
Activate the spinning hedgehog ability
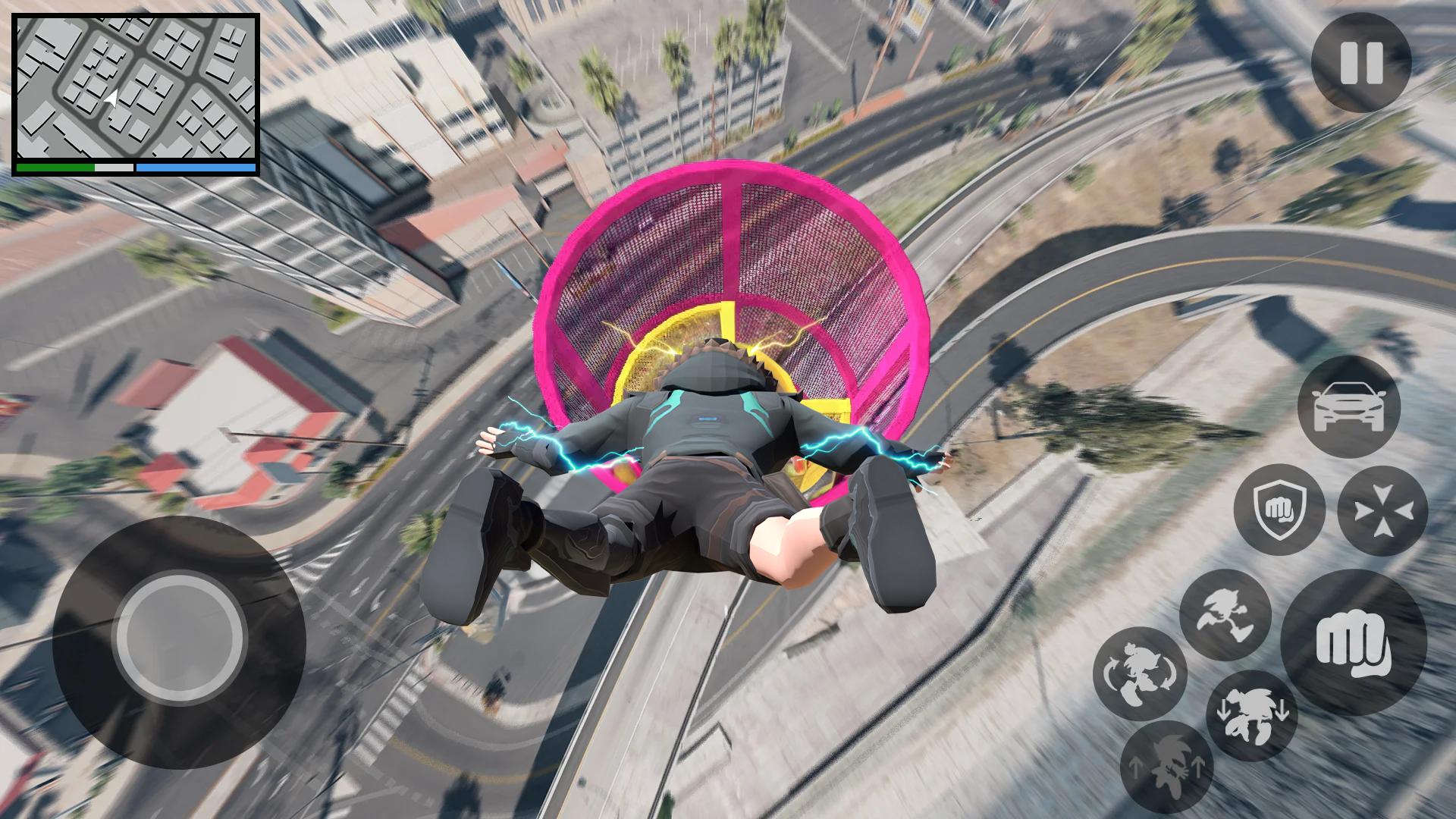[x=1139, y=673]
